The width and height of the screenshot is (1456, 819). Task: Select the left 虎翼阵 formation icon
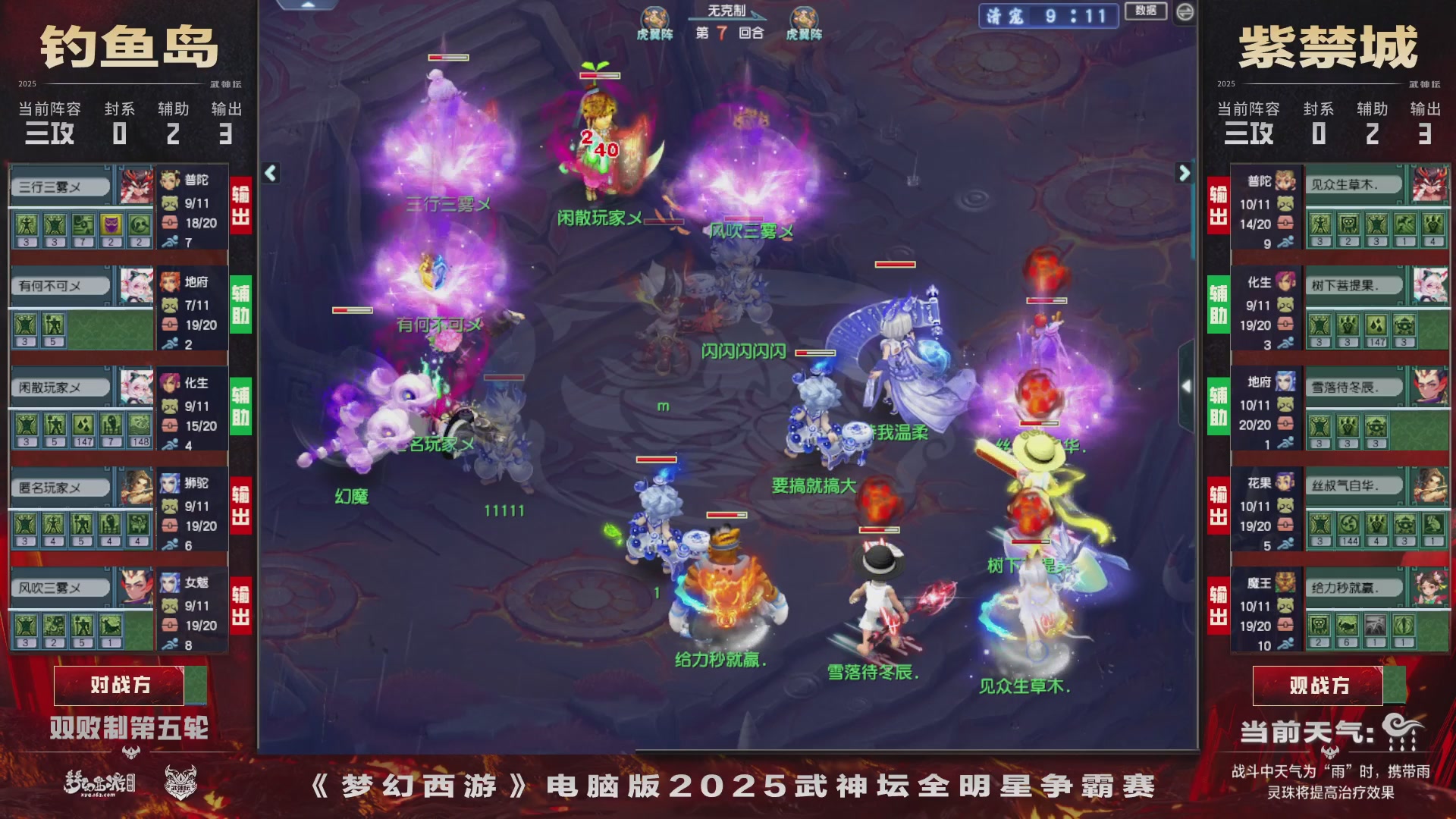click(x=657, y=15)
